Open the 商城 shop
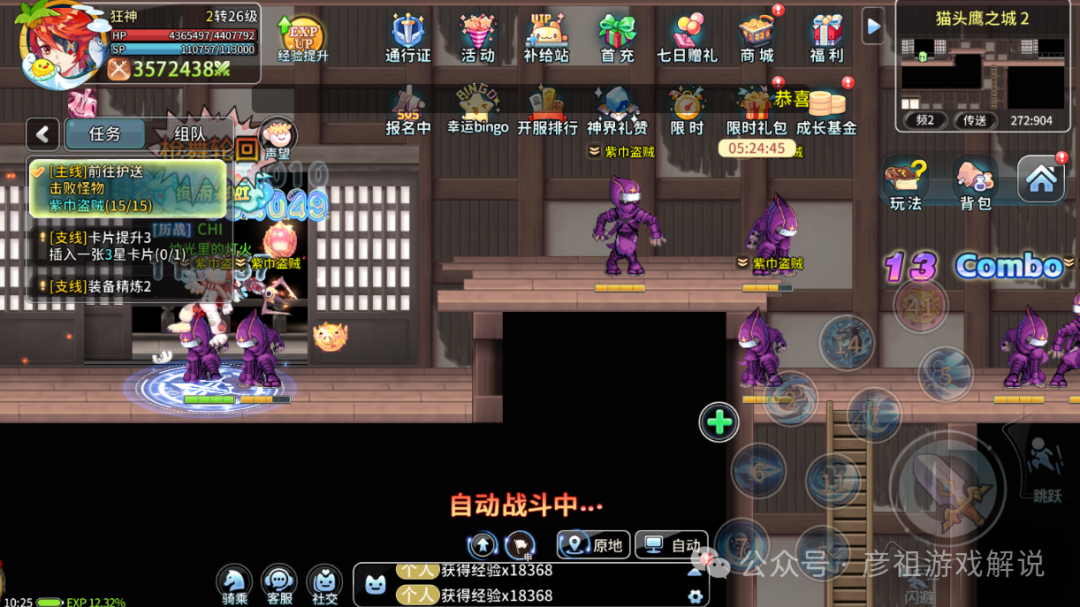 coord(757,37)
